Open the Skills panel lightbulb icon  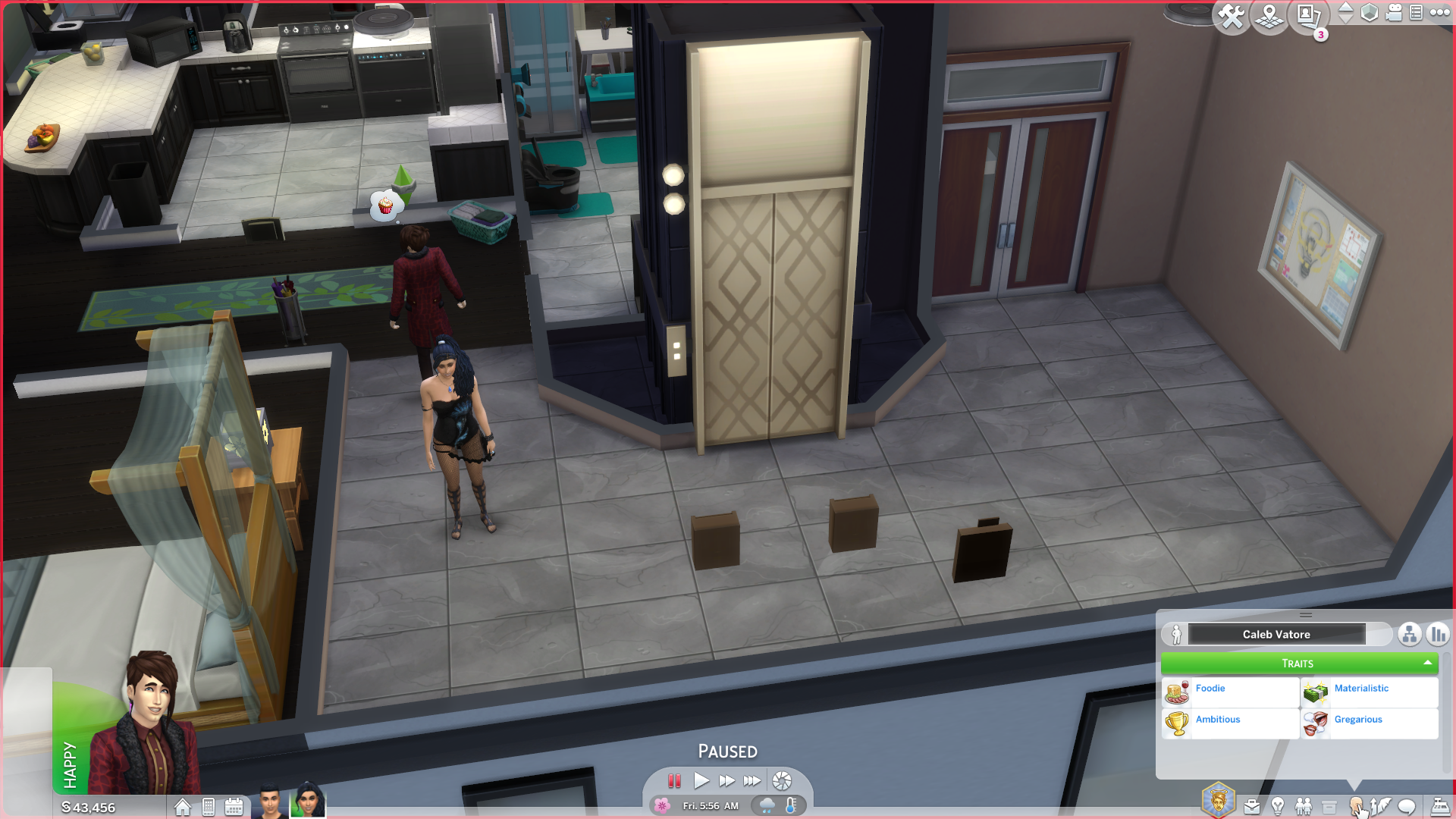pos(1278,806)
